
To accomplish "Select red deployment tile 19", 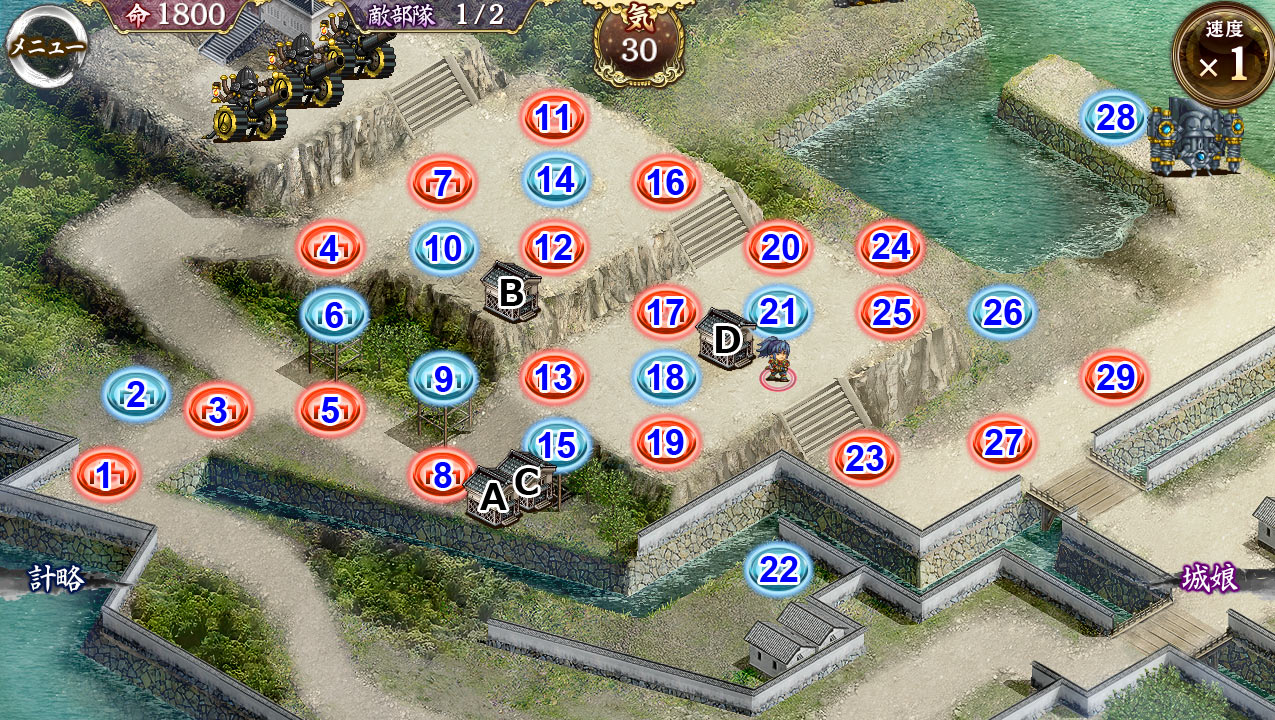I will tap(667, 441).
